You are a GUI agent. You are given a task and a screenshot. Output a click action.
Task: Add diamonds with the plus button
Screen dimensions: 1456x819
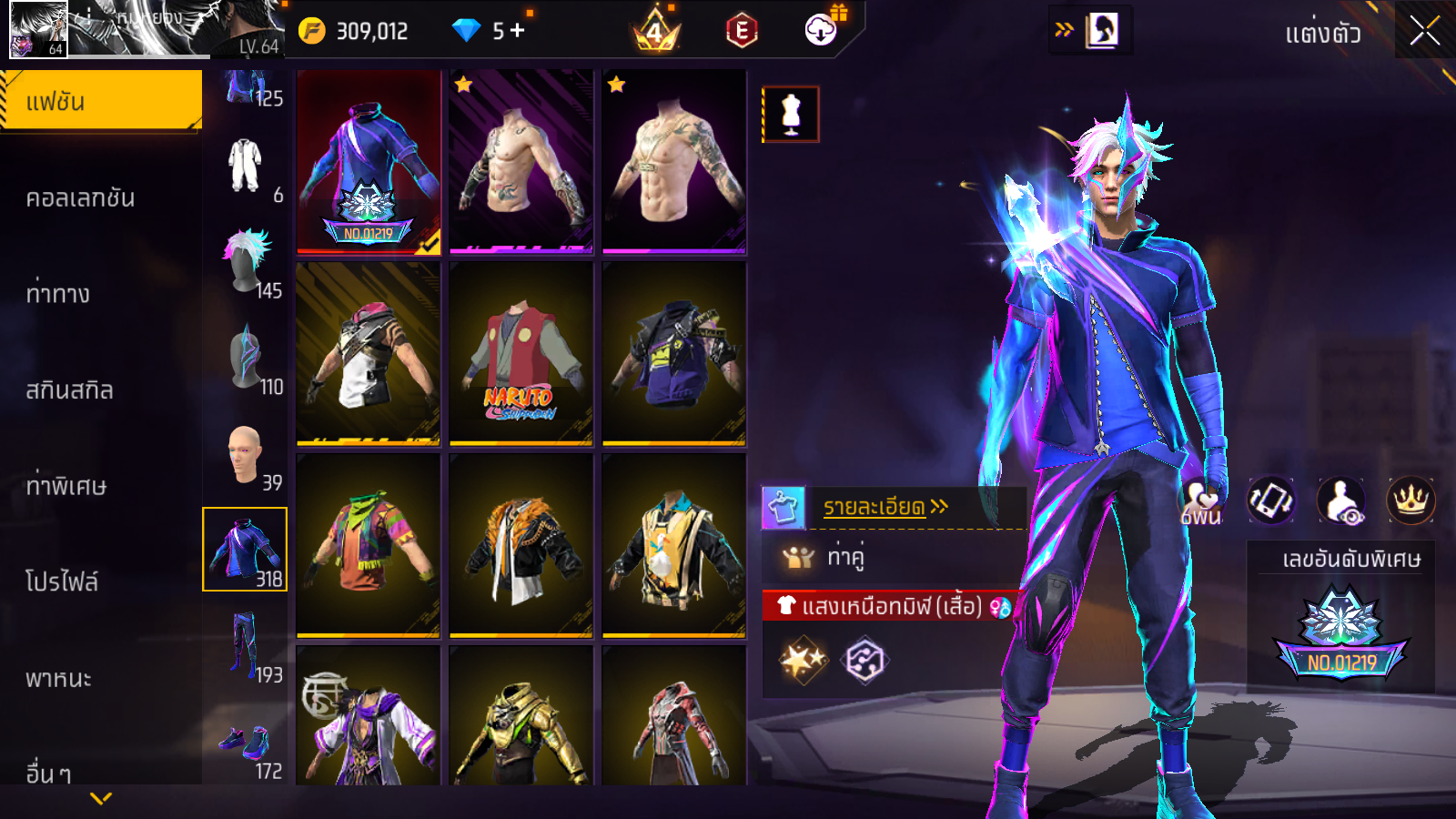(x=518, y=30)
